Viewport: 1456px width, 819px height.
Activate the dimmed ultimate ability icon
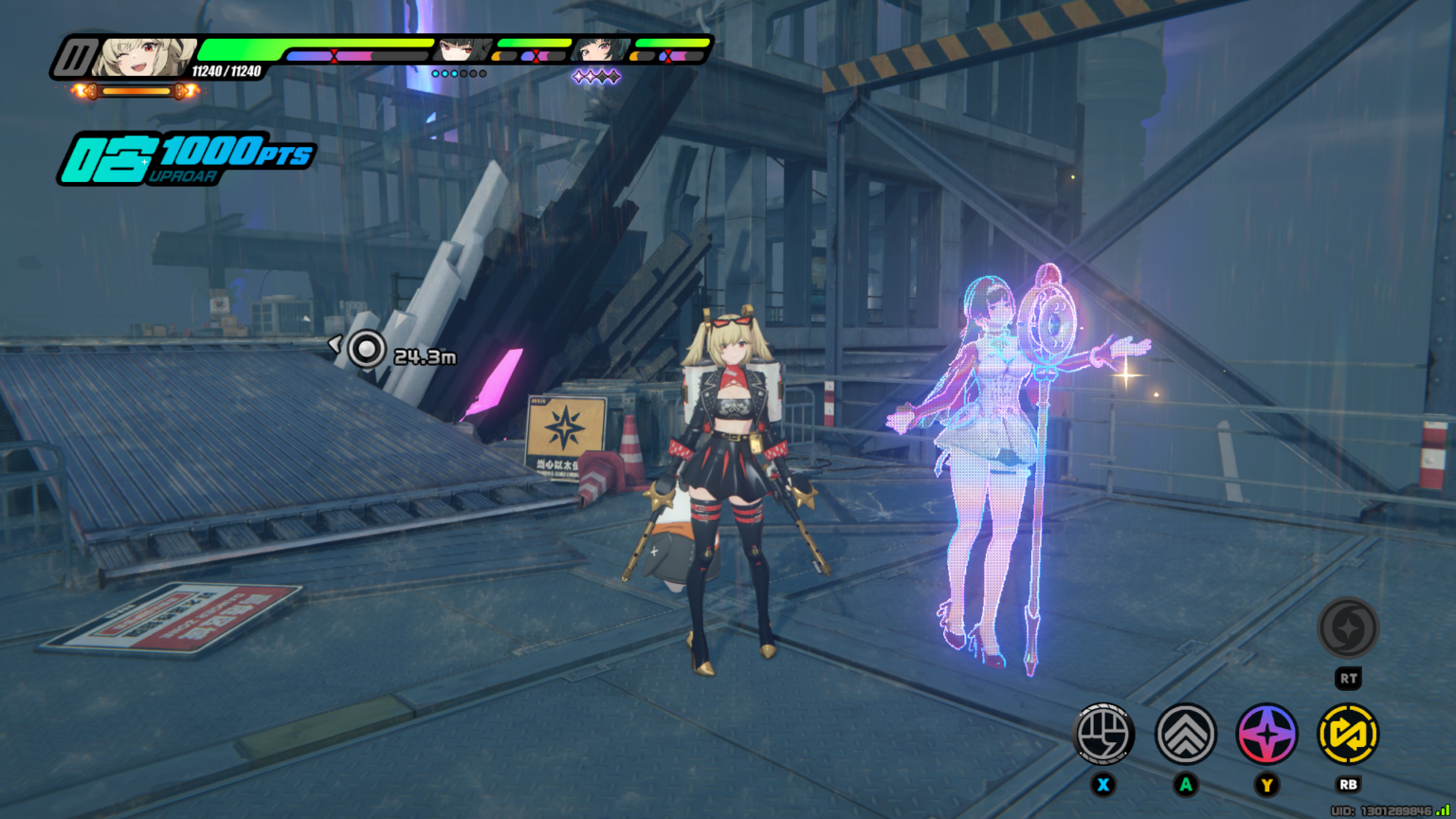coord(1348,628)
